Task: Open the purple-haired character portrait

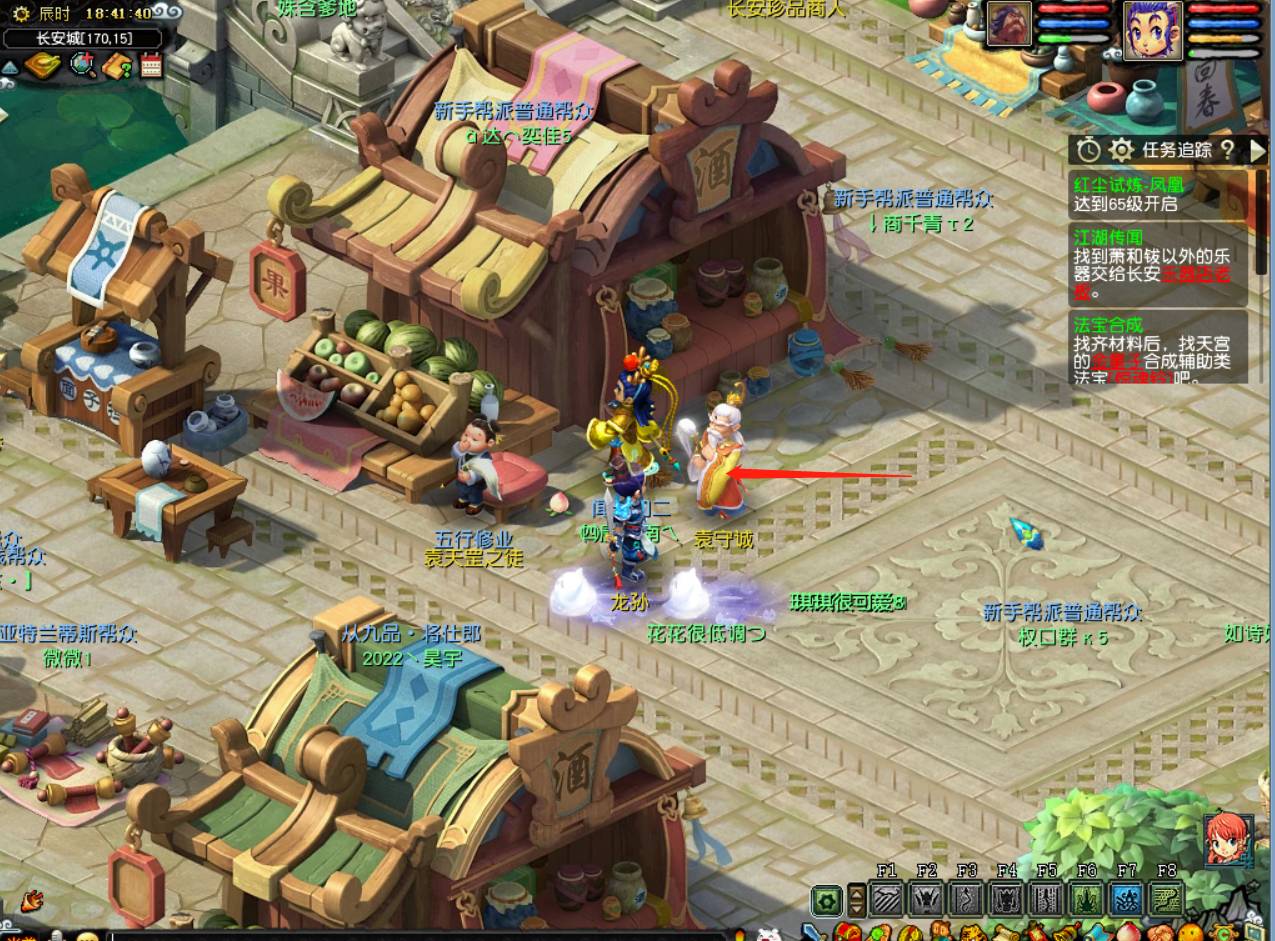Action: click(1152, 28)
